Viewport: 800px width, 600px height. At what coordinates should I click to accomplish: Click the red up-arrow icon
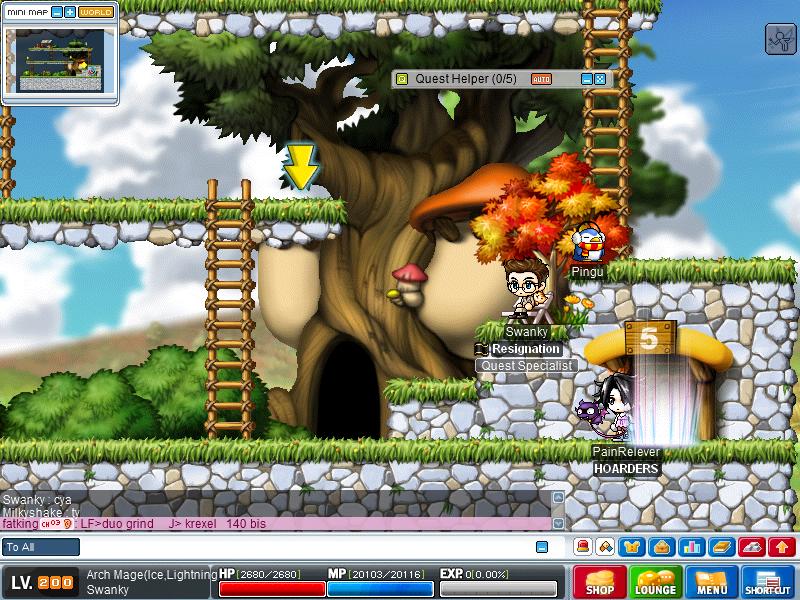[x=783, y=547]
